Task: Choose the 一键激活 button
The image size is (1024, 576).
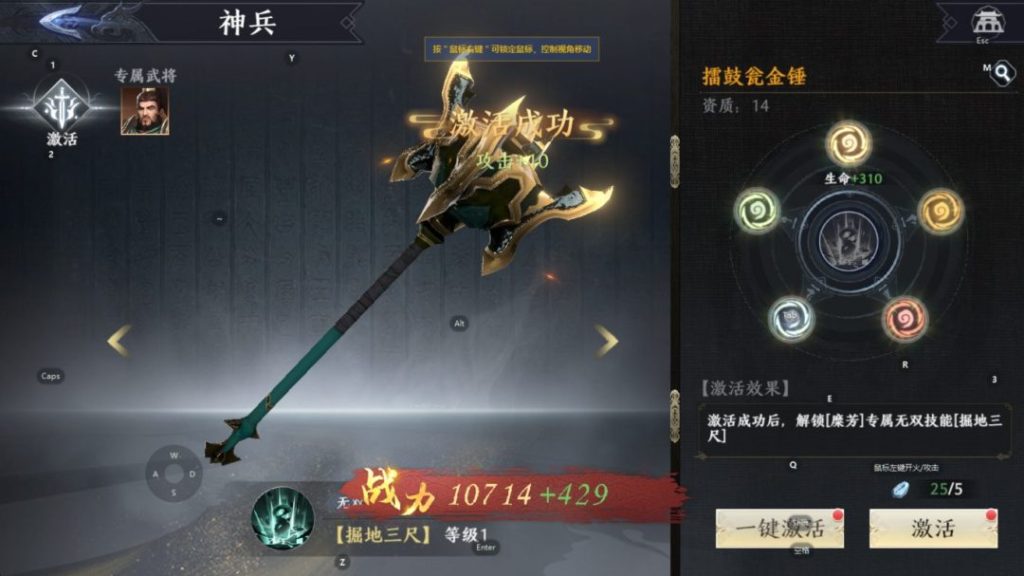Action: pyautogui.click(x=779, y=528)
